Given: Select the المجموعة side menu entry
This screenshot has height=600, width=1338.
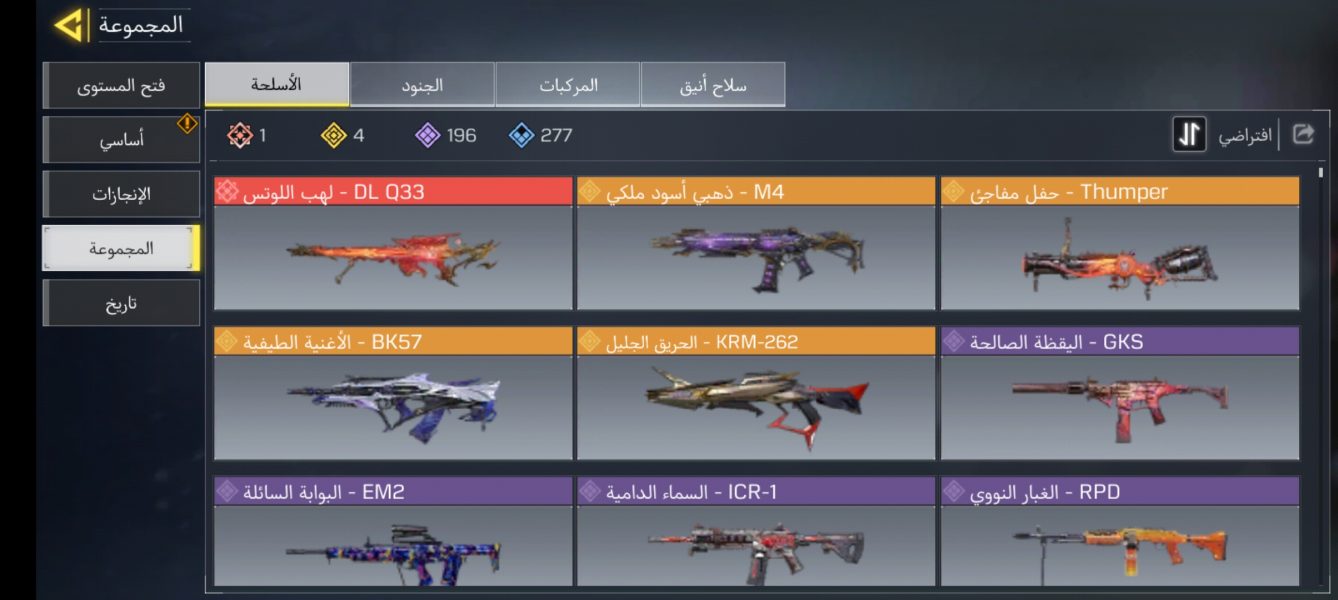Looking at the screenshot, I should pos(121,248).
